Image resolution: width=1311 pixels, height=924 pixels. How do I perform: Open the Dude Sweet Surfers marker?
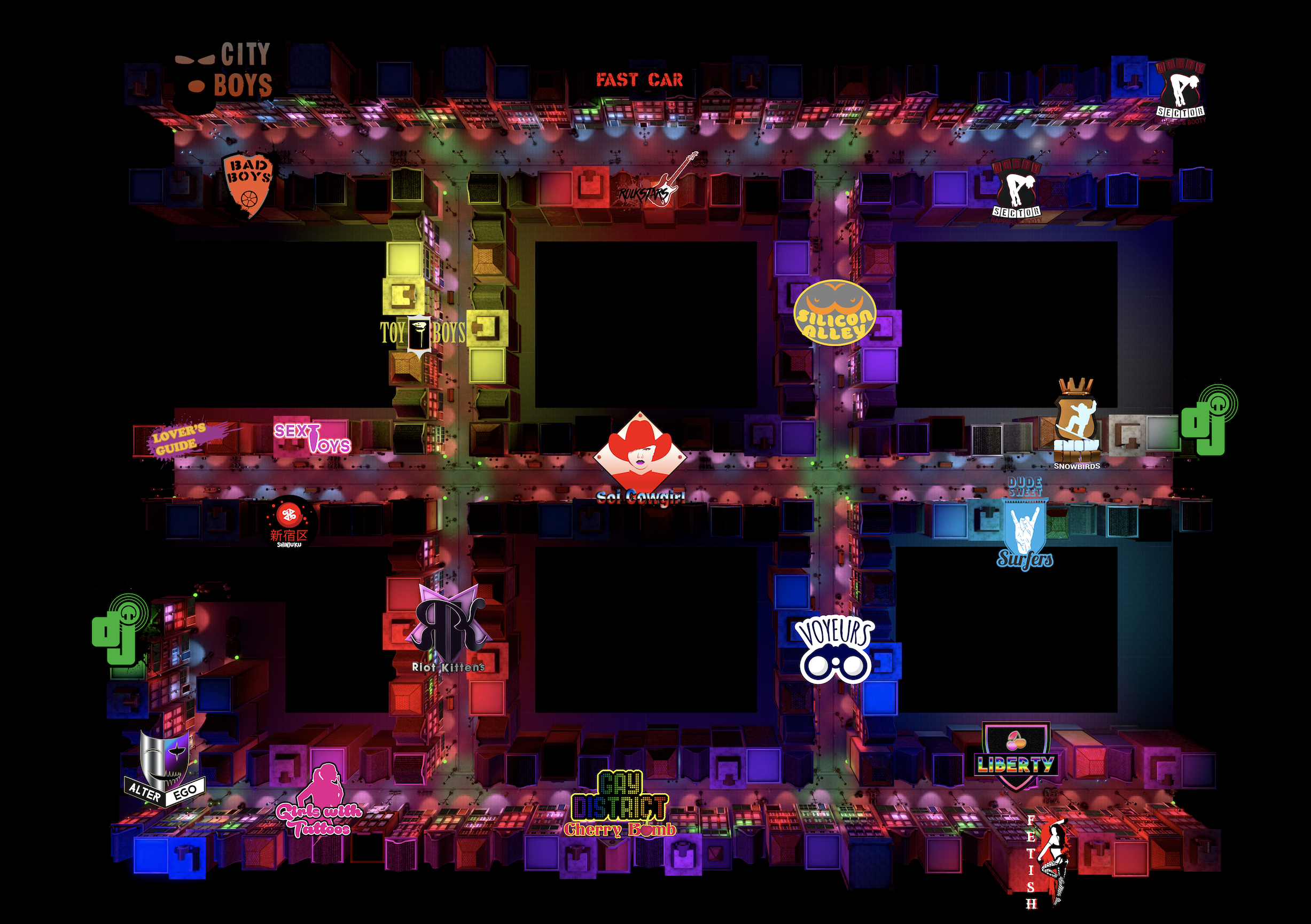coord(1025,525)
